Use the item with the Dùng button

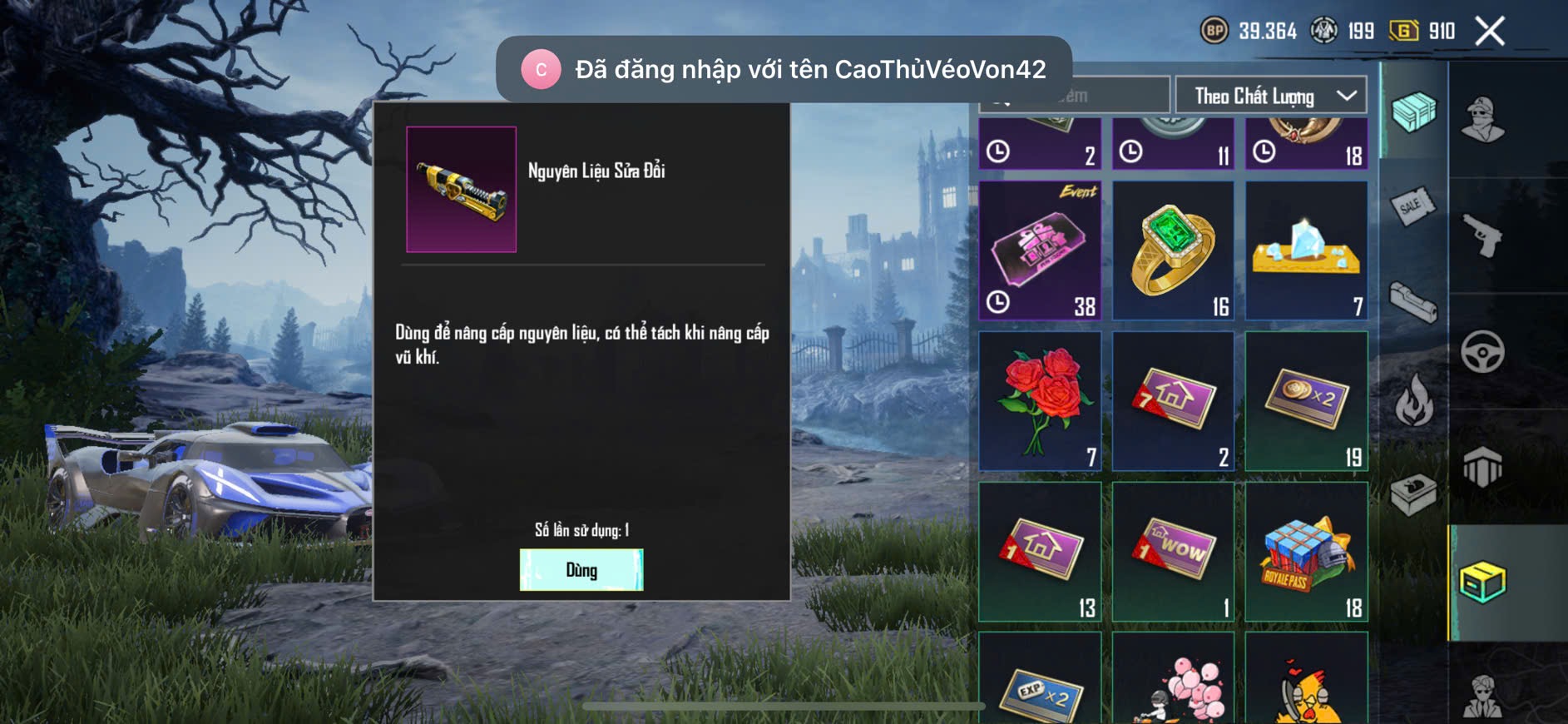coord(581,570)
